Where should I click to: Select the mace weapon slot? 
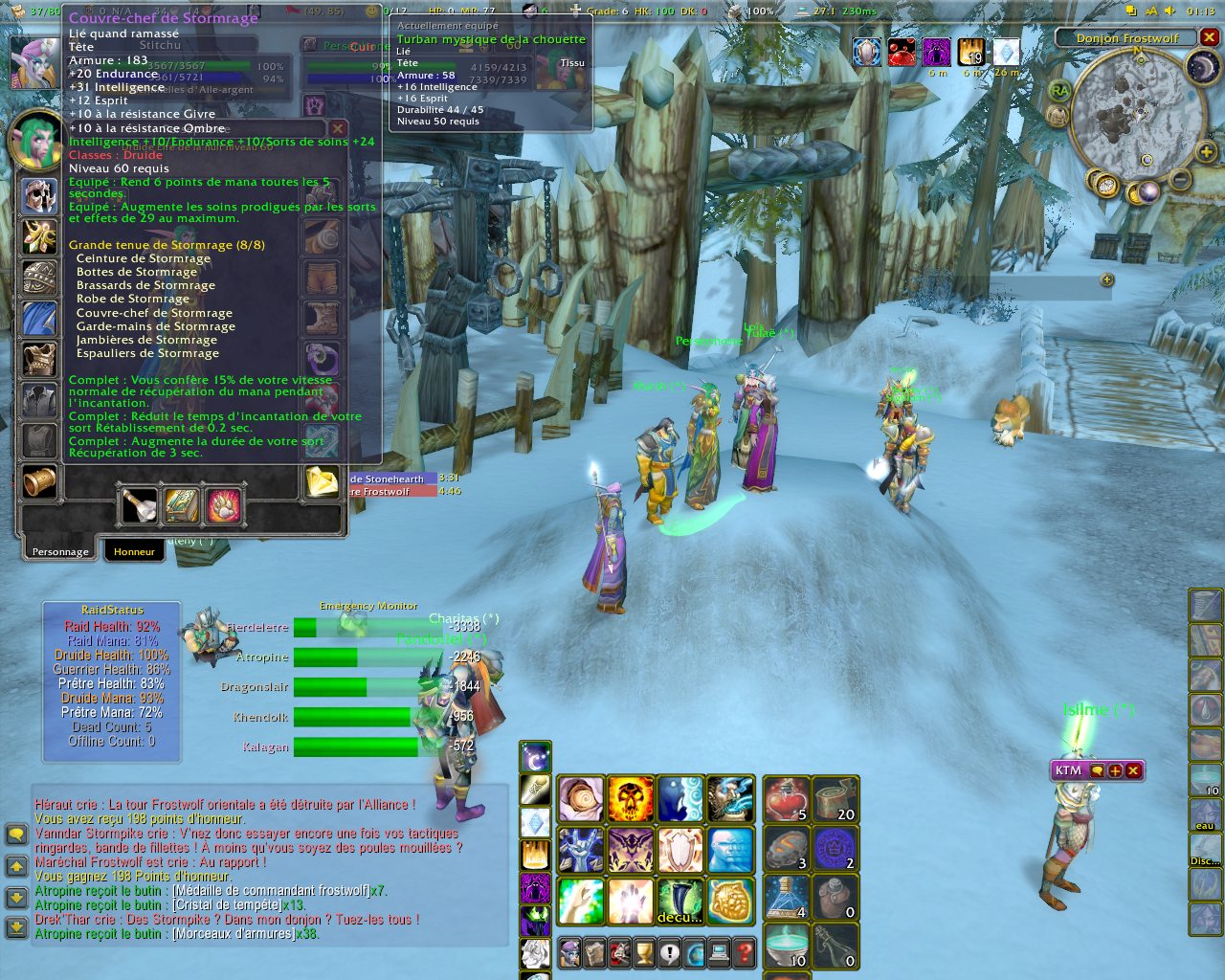coord(141,505)
